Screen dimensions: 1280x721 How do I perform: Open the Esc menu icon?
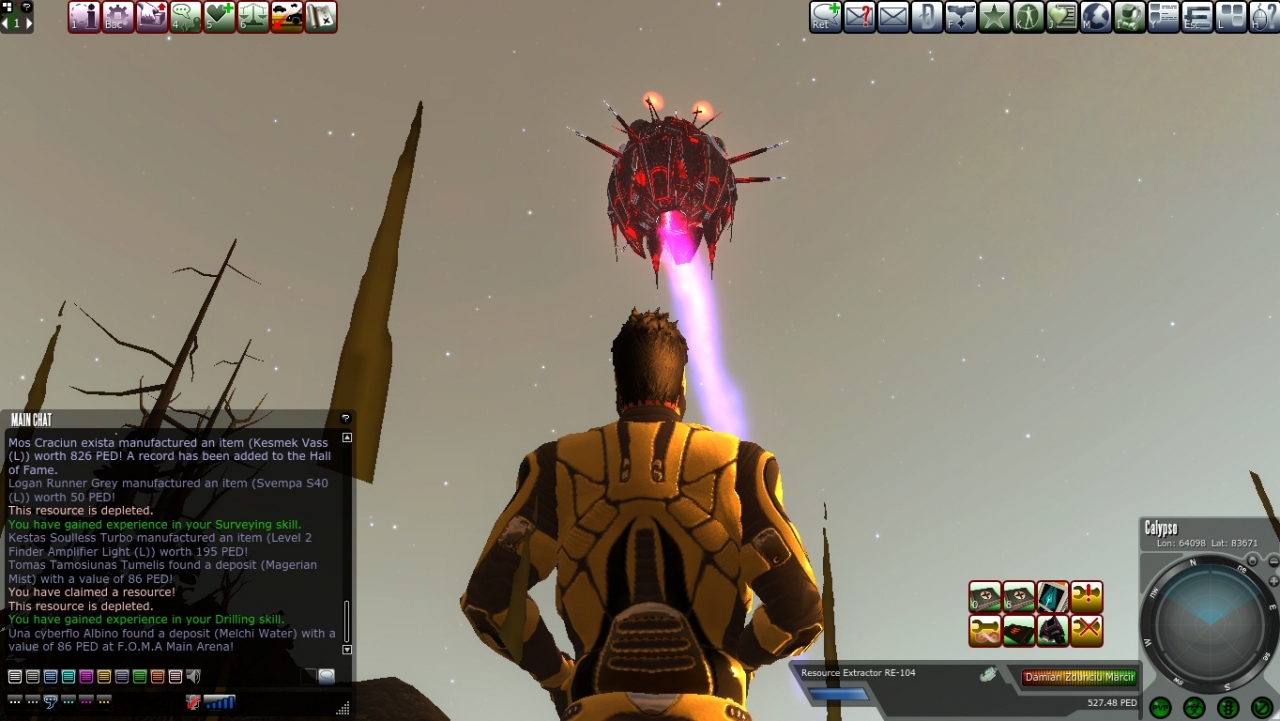tap(1197, 17)
